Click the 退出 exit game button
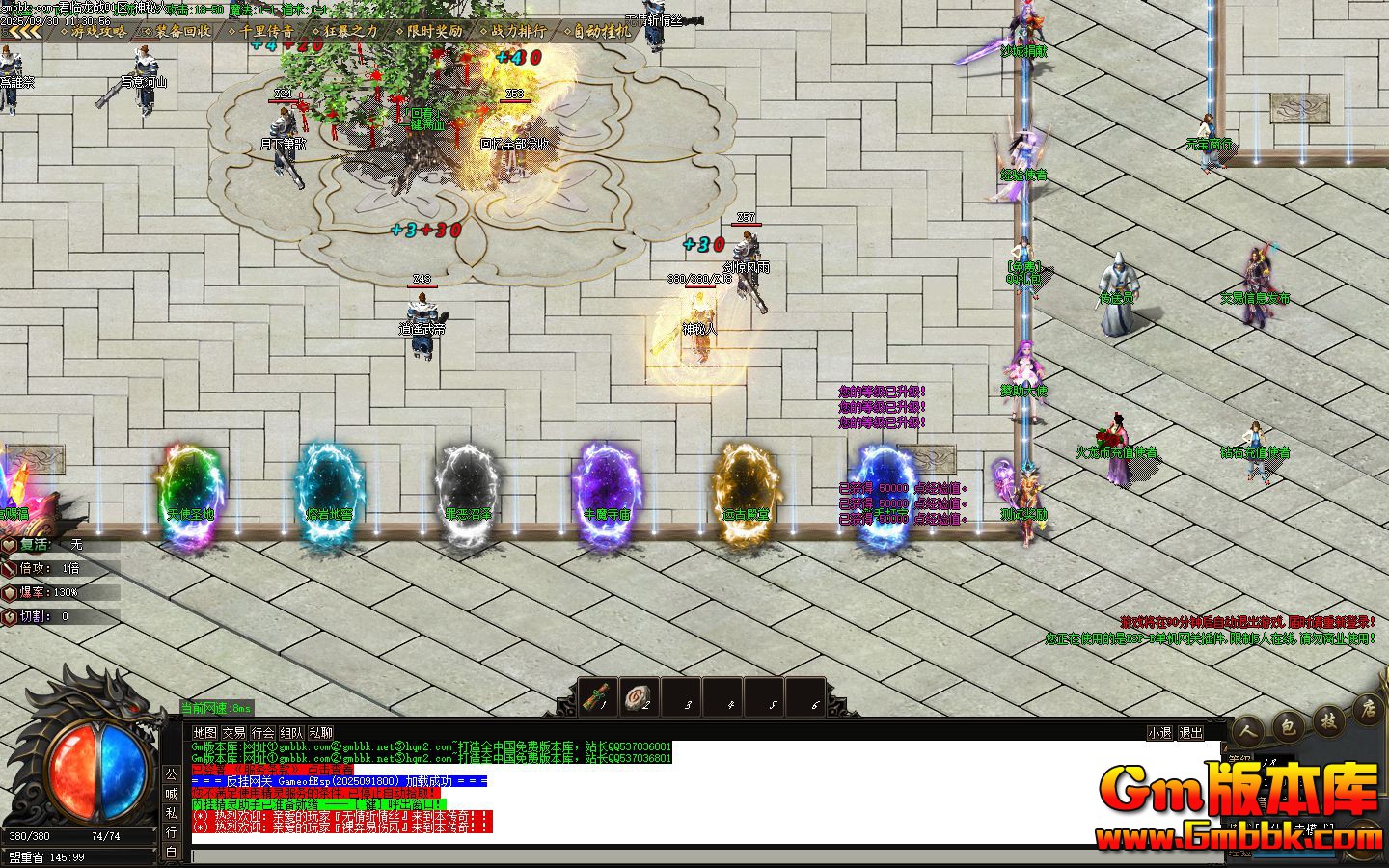The image size is (1389, 868). click(x=1191, y=733)
